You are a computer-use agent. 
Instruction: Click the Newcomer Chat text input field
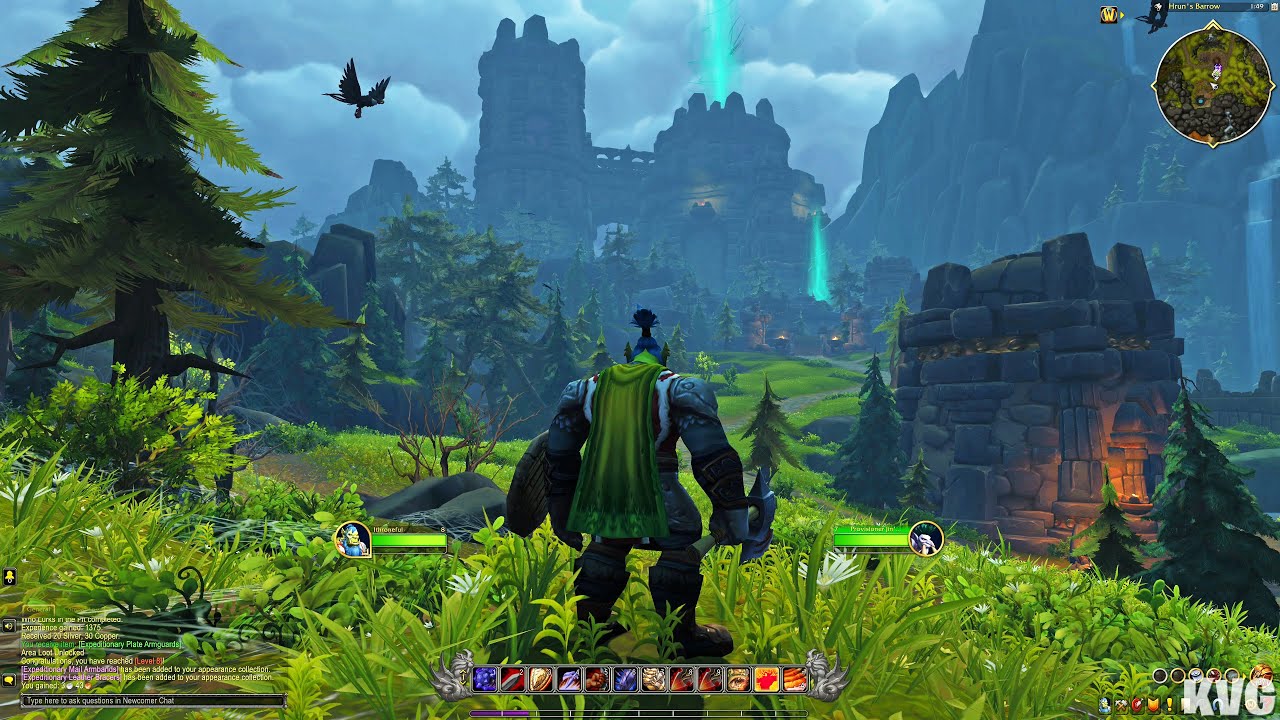tap(150, 701)
